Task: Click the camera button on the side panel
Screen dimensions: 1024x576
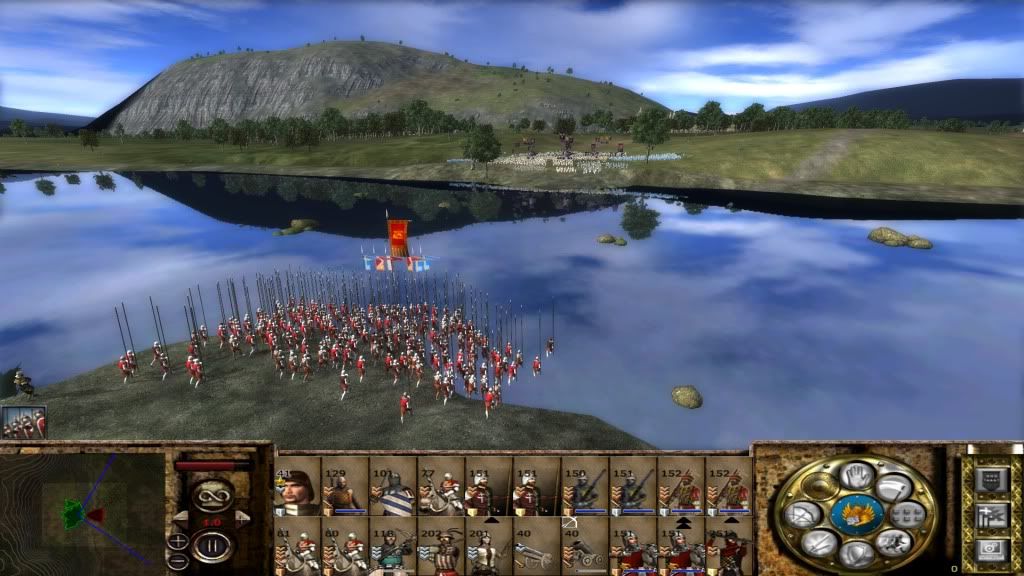Action: pos(991,549)
